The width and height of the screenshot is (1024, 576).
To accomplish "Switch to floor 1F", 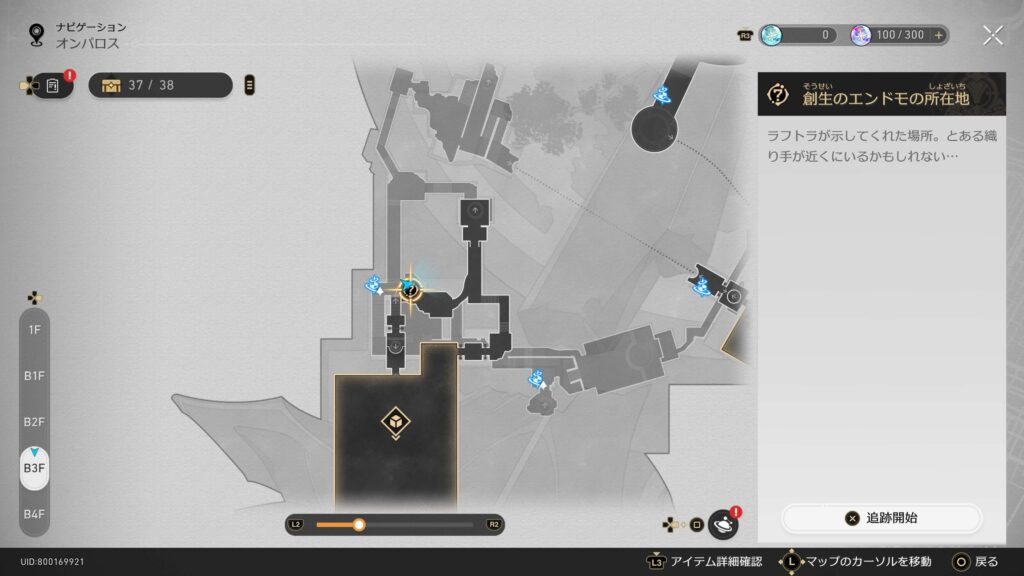I will 34,329.
